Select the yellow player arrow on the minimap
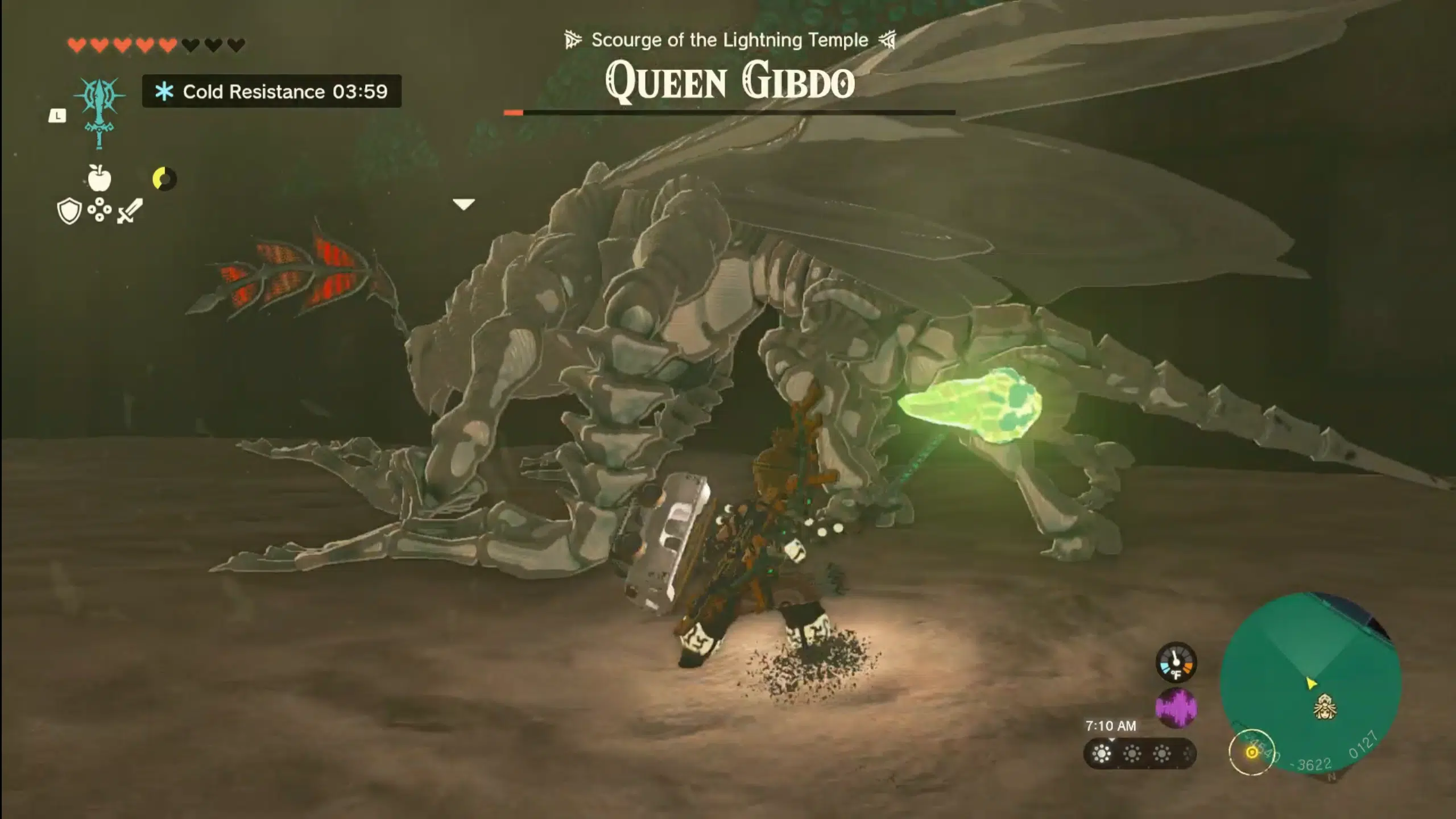The width and height of the screenshot is (1456, 819). [1311, 684]
